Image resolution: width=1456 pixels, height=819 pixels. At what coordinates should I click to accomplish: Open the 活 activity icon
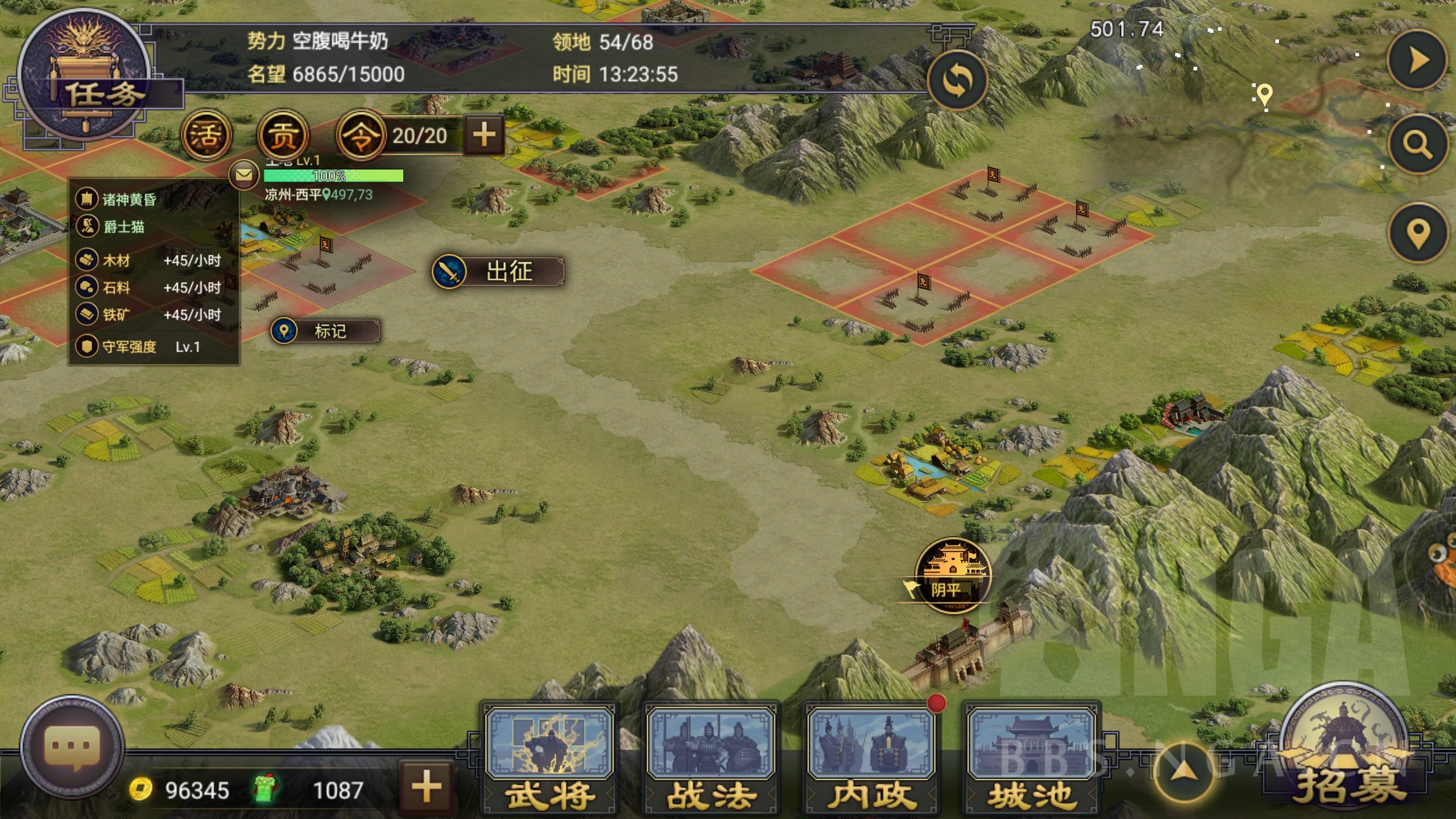click(x=206, y=135)
